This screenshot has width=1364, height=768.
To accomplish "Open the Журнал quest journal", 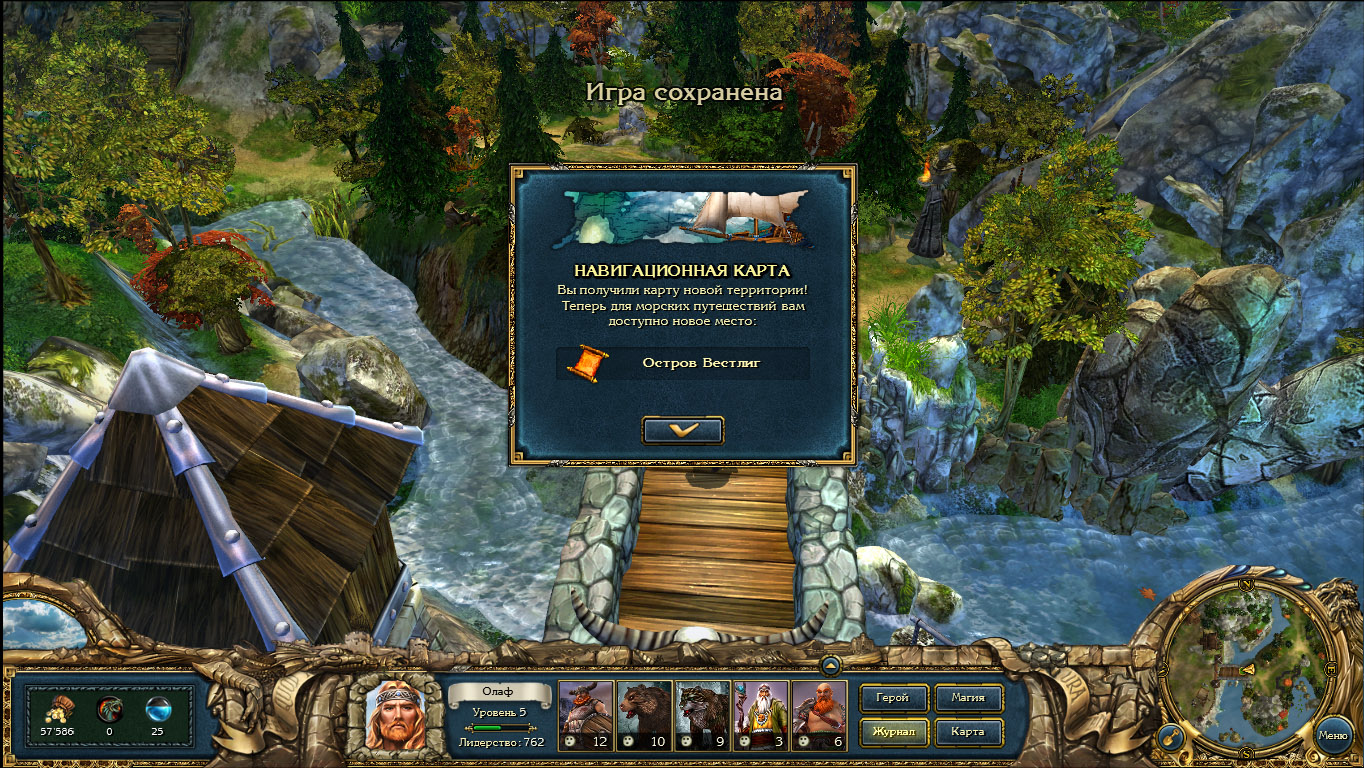I will 892,731.
